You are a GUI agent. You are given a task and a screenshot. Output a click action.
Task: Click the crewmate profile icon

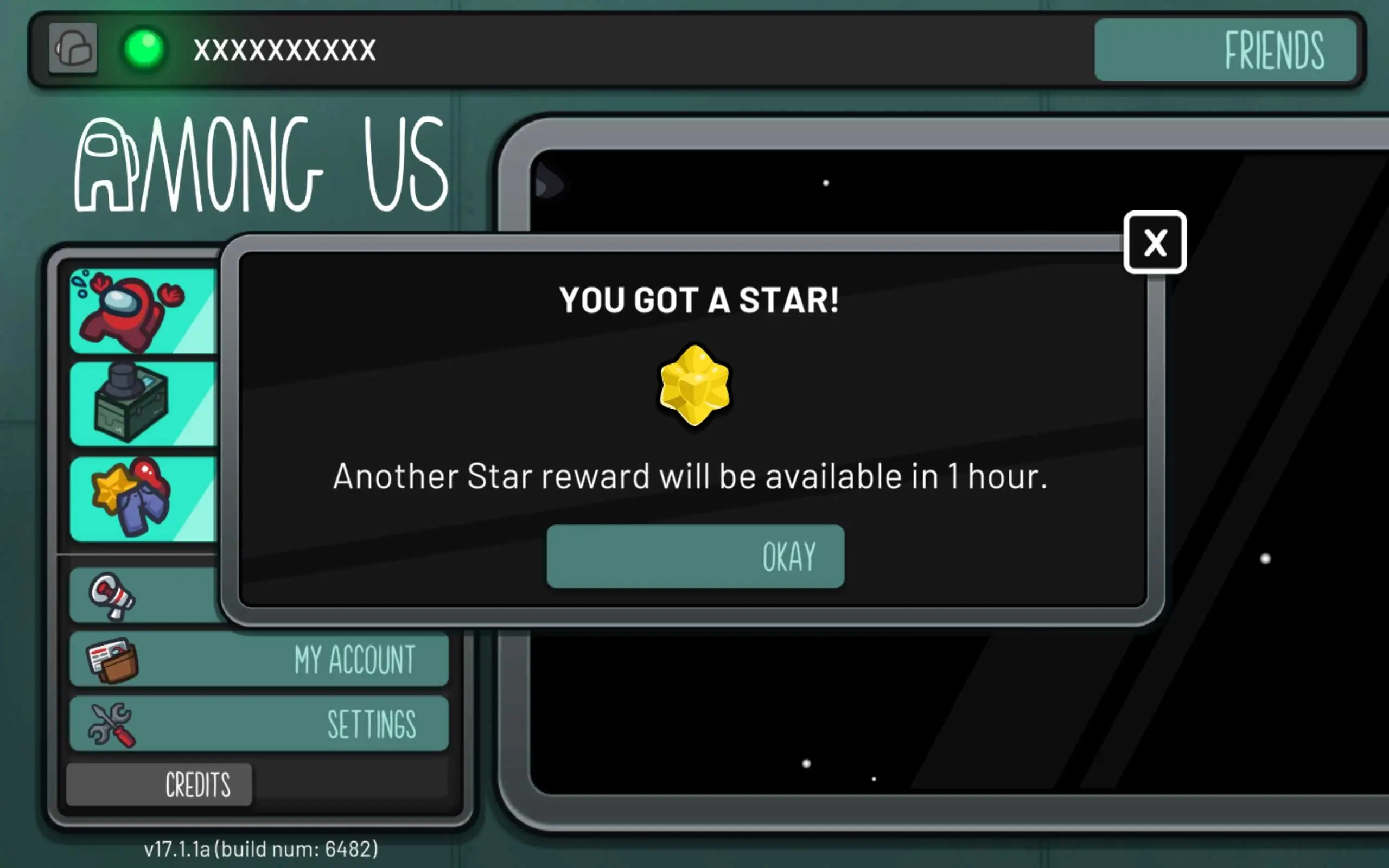click(73, 49)
